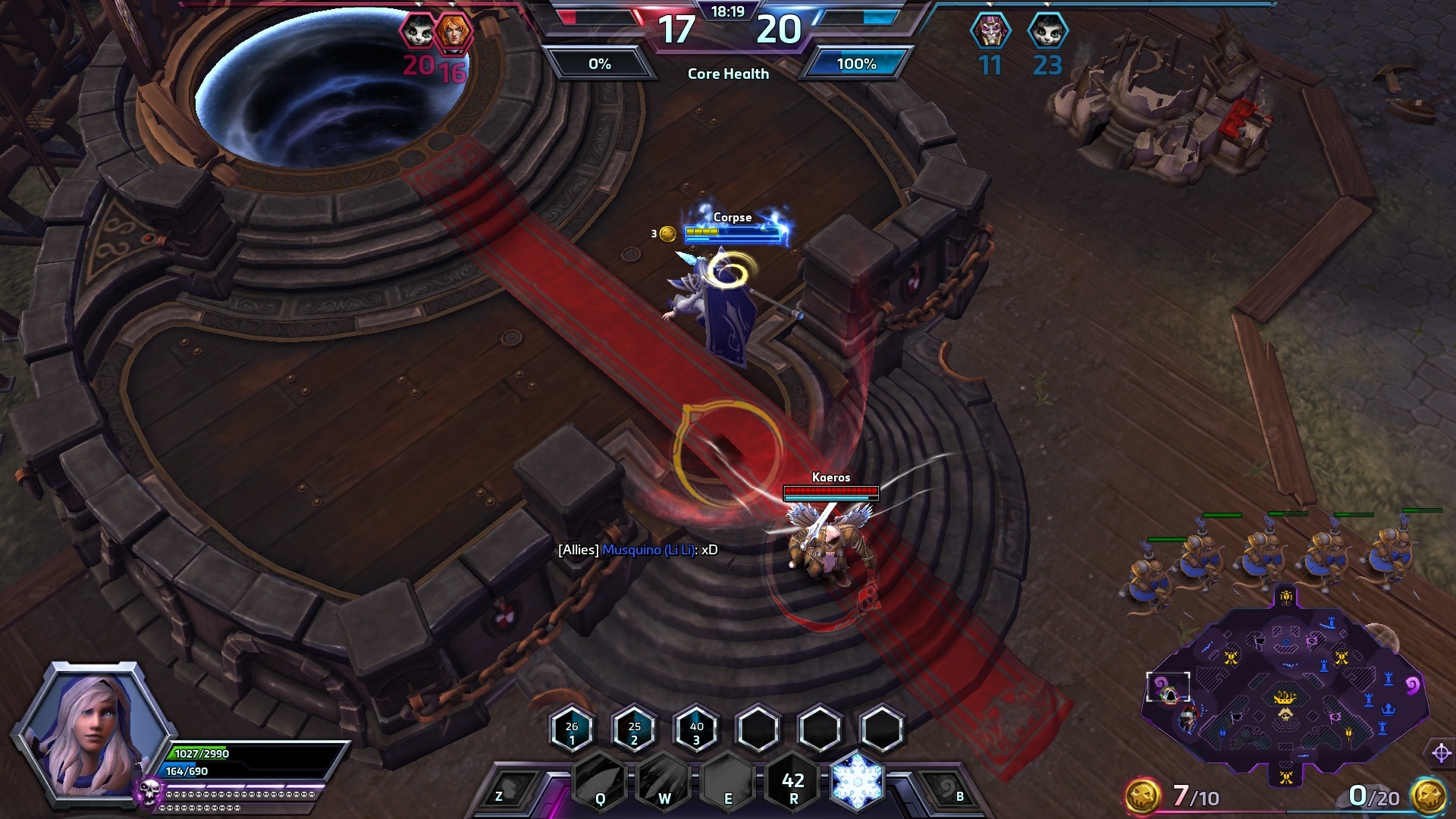
Task: Select the level 11 enemy hero portrait
Action: pos(990,32)
